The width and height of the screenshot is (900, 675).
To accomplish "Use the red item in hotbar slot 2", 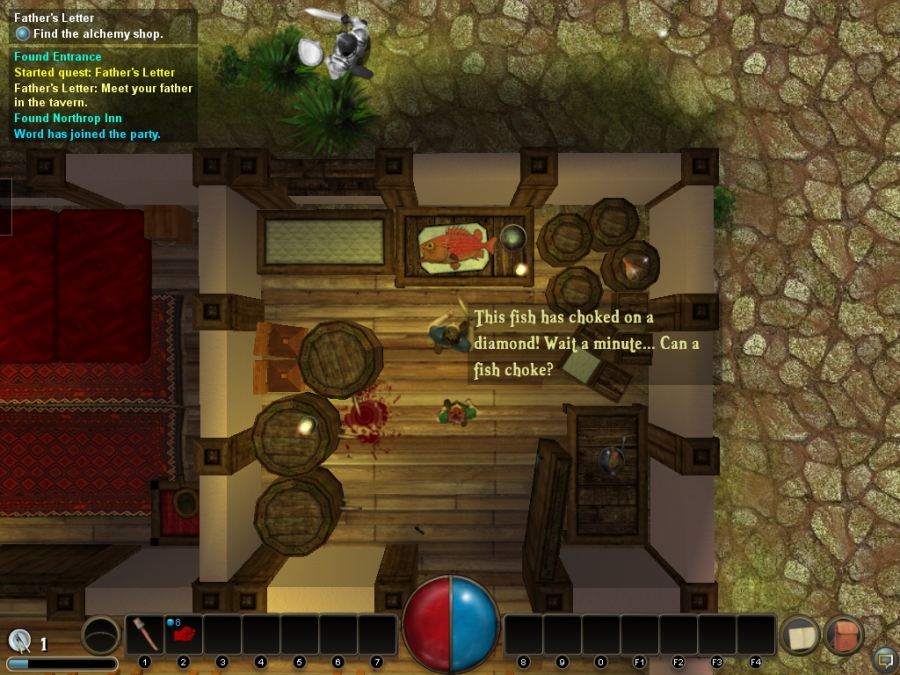I will pyautogui.click(x=184, y=635).
